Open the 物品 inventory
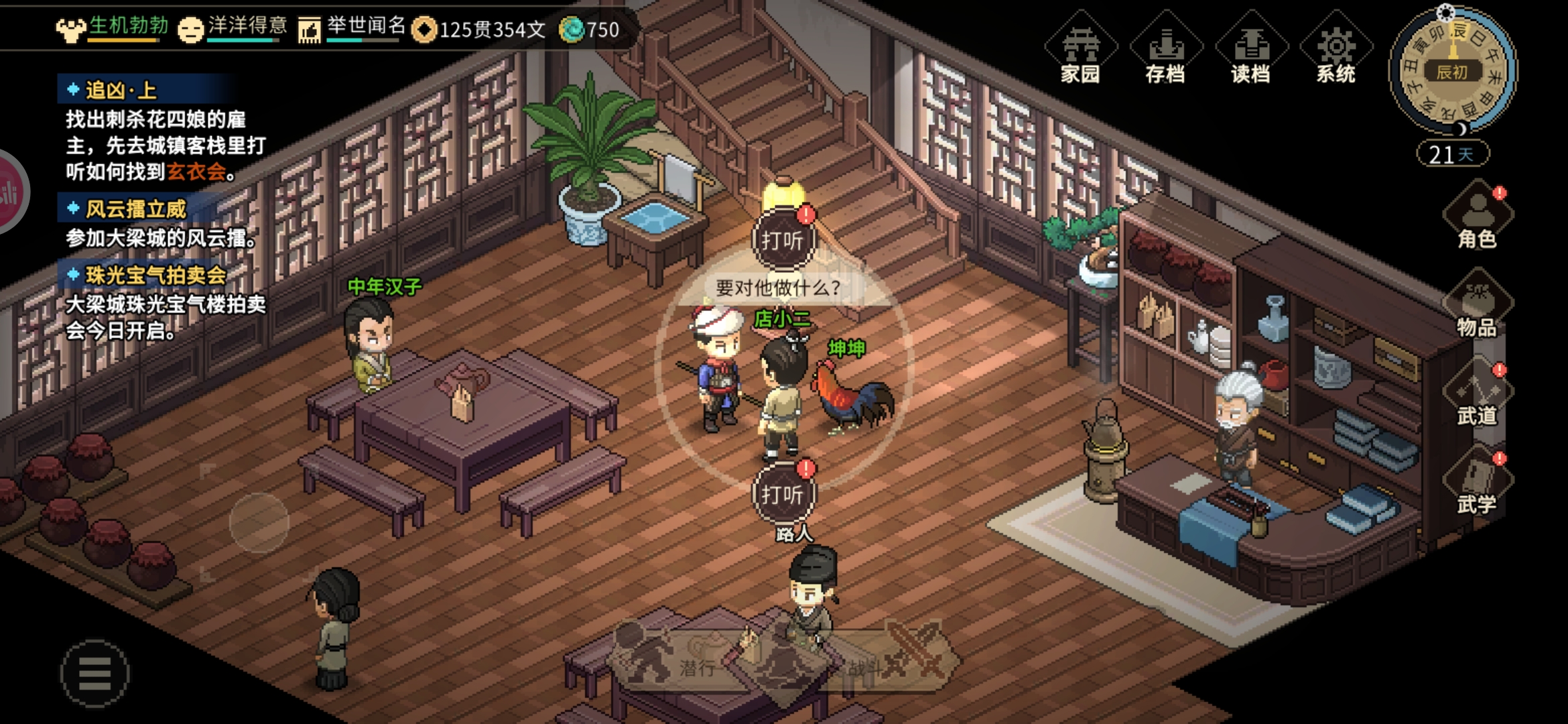Image resolution: width=1568 pixels, height=724 pixels. tap(1477, 305)
